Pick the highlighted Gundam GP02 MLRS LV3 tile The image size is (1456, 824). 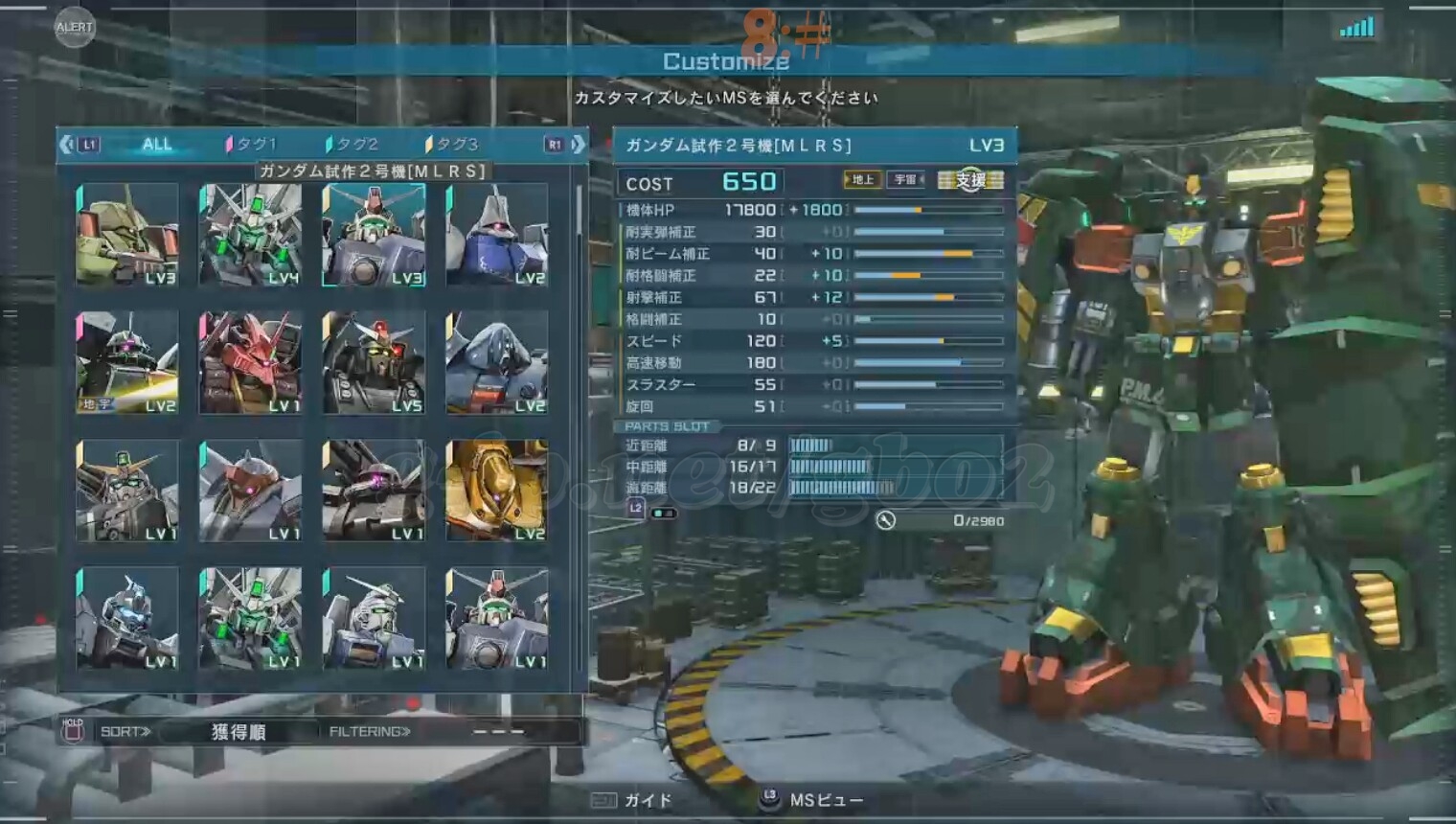(374, 236)
